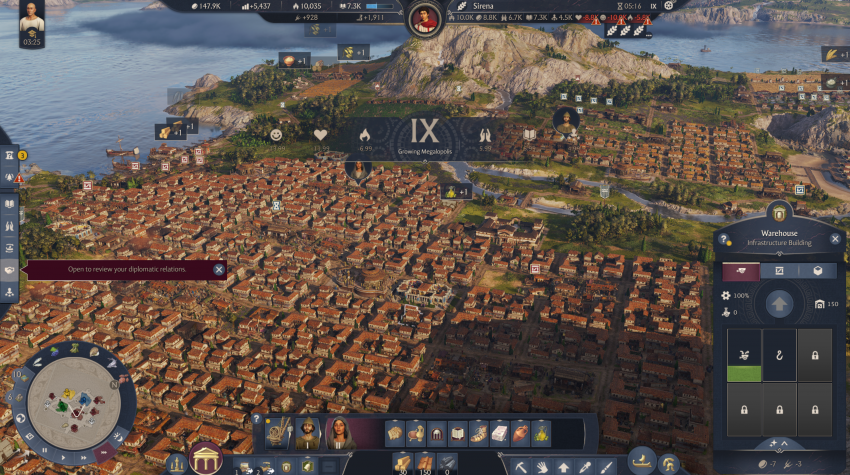
Task: Open the Warehouse help question mark
Action: click(724, 240)
